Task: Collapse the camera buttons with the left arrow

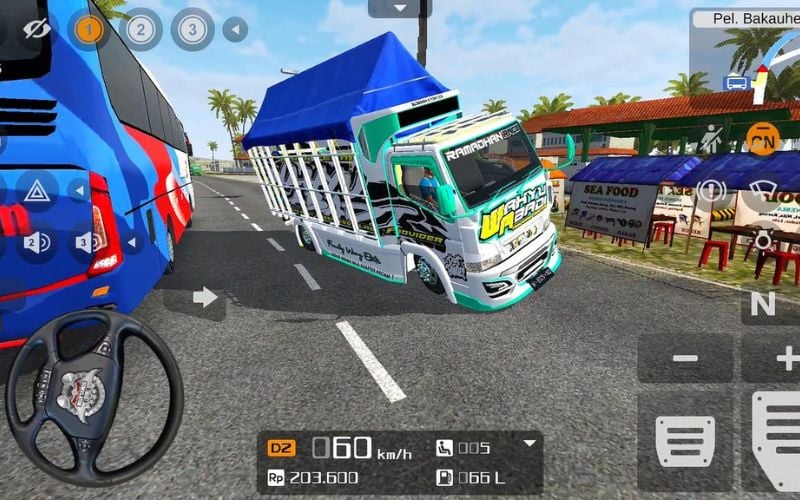Action: coord(235,30)
